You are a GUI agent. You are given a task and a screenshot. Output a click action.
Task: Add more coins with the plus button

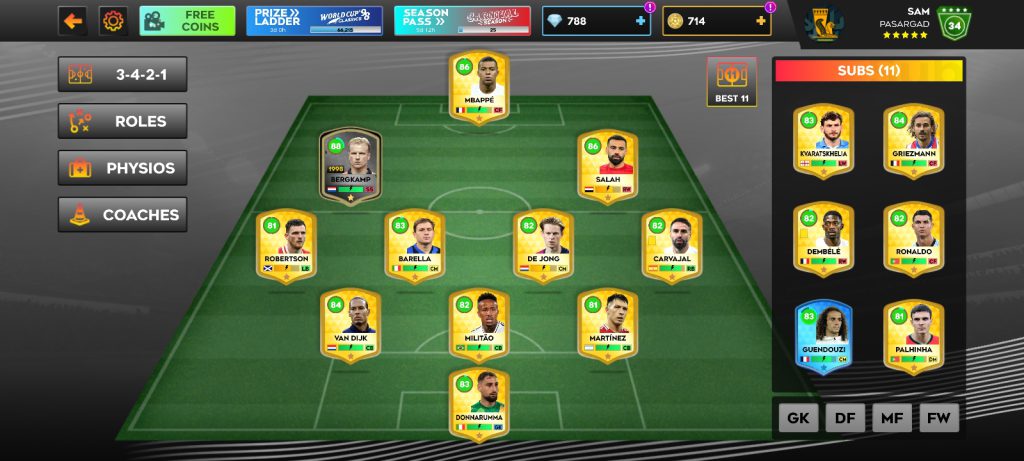tap(758, 21)
